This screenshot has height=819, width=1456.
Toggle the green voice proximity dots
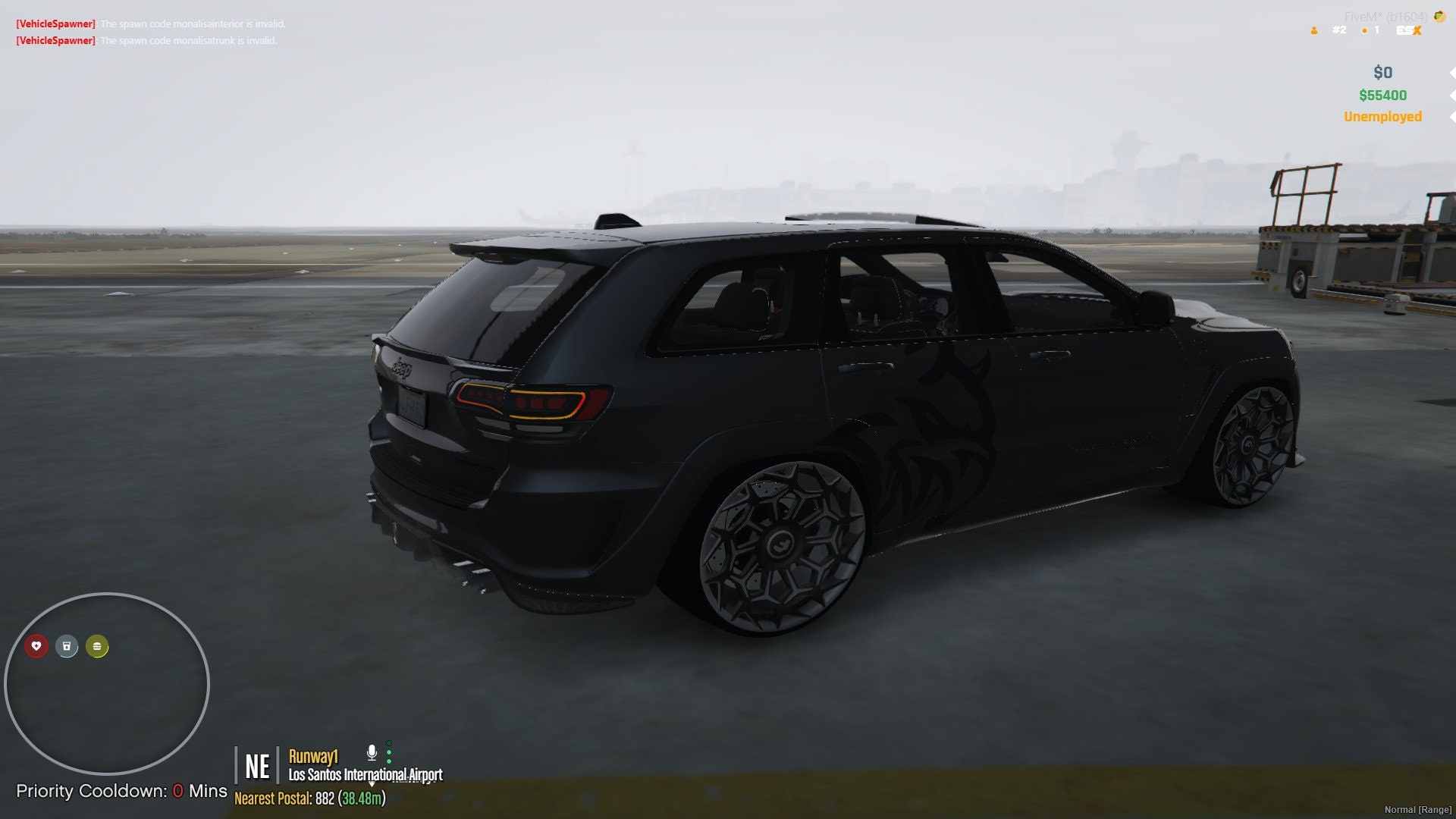coord(388,753)
